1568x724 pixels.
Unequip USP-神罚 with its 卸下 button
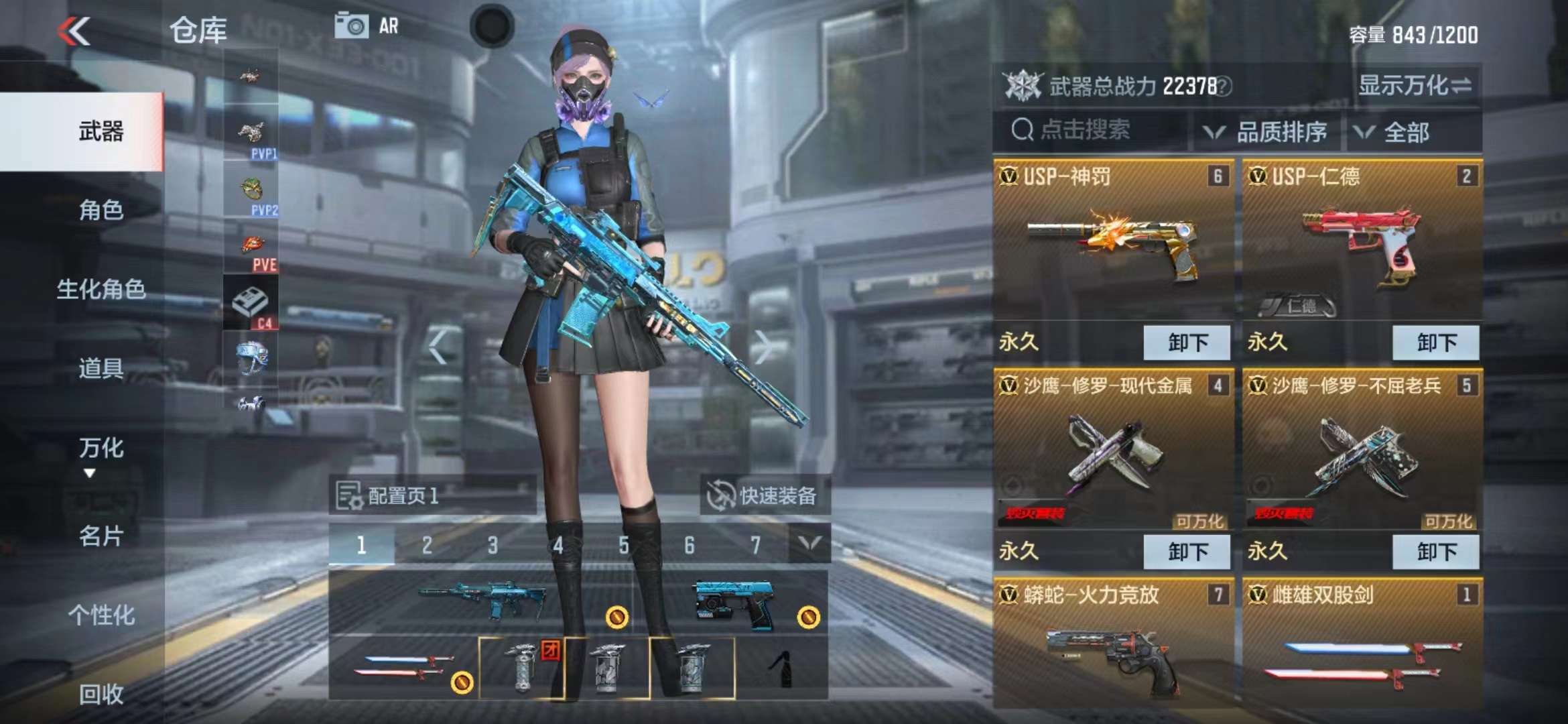(1187, 343)
